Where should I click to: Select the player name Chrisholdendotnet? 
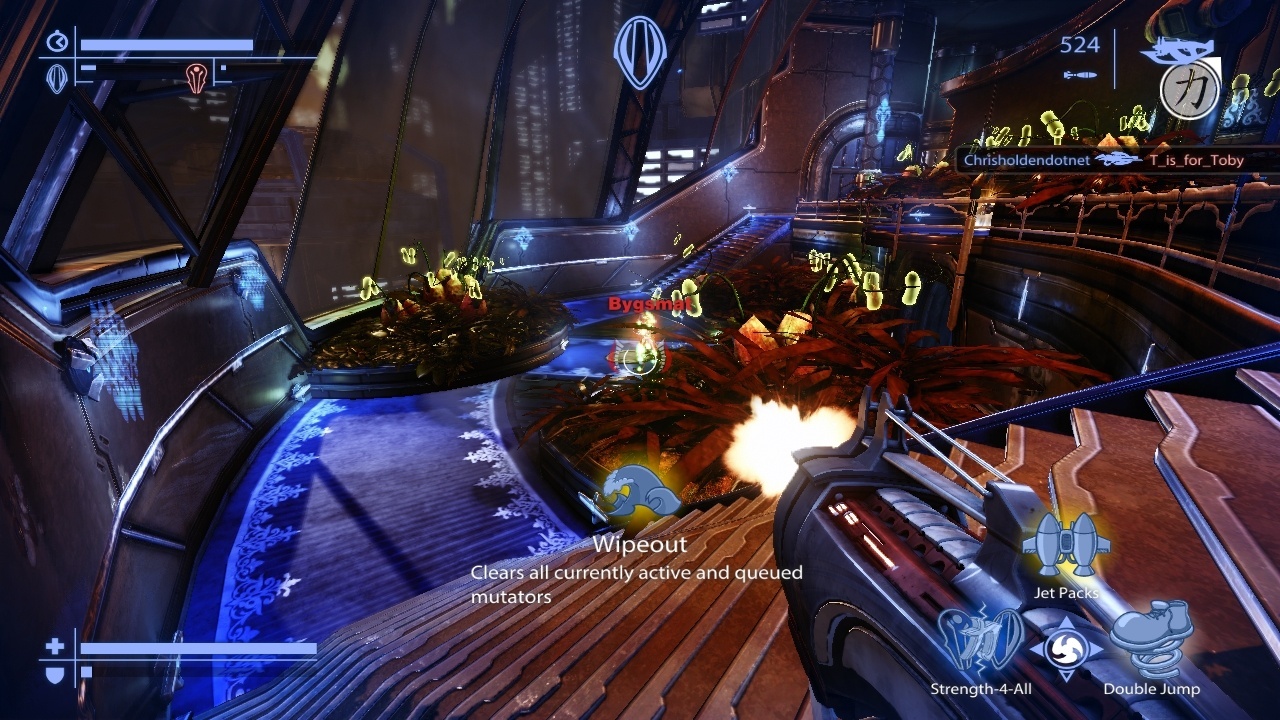click(x=1025, y=159)
